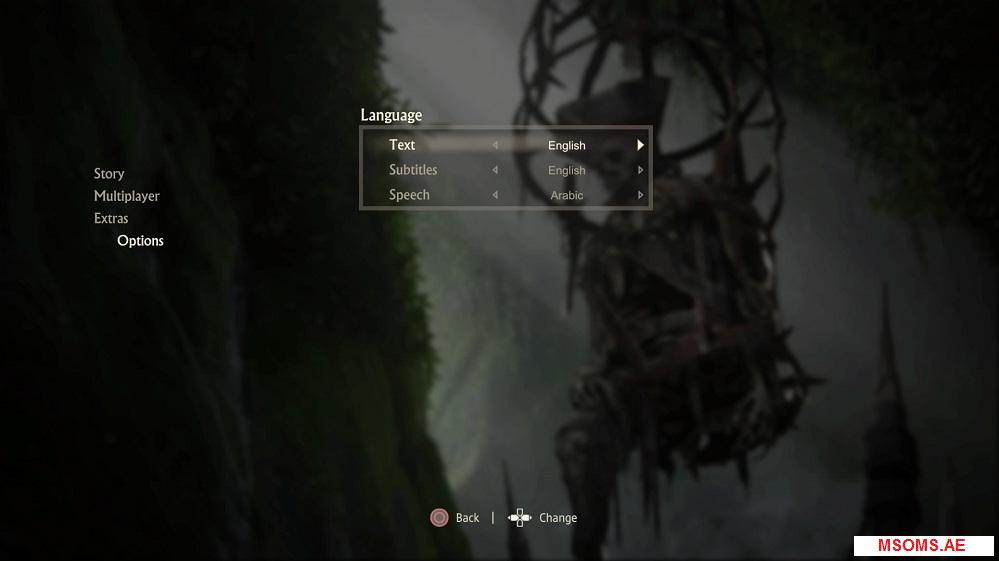Viewport: 999px width, 561px height.
Task: Click the left arrow for Text language
Action: coord(495,145)
